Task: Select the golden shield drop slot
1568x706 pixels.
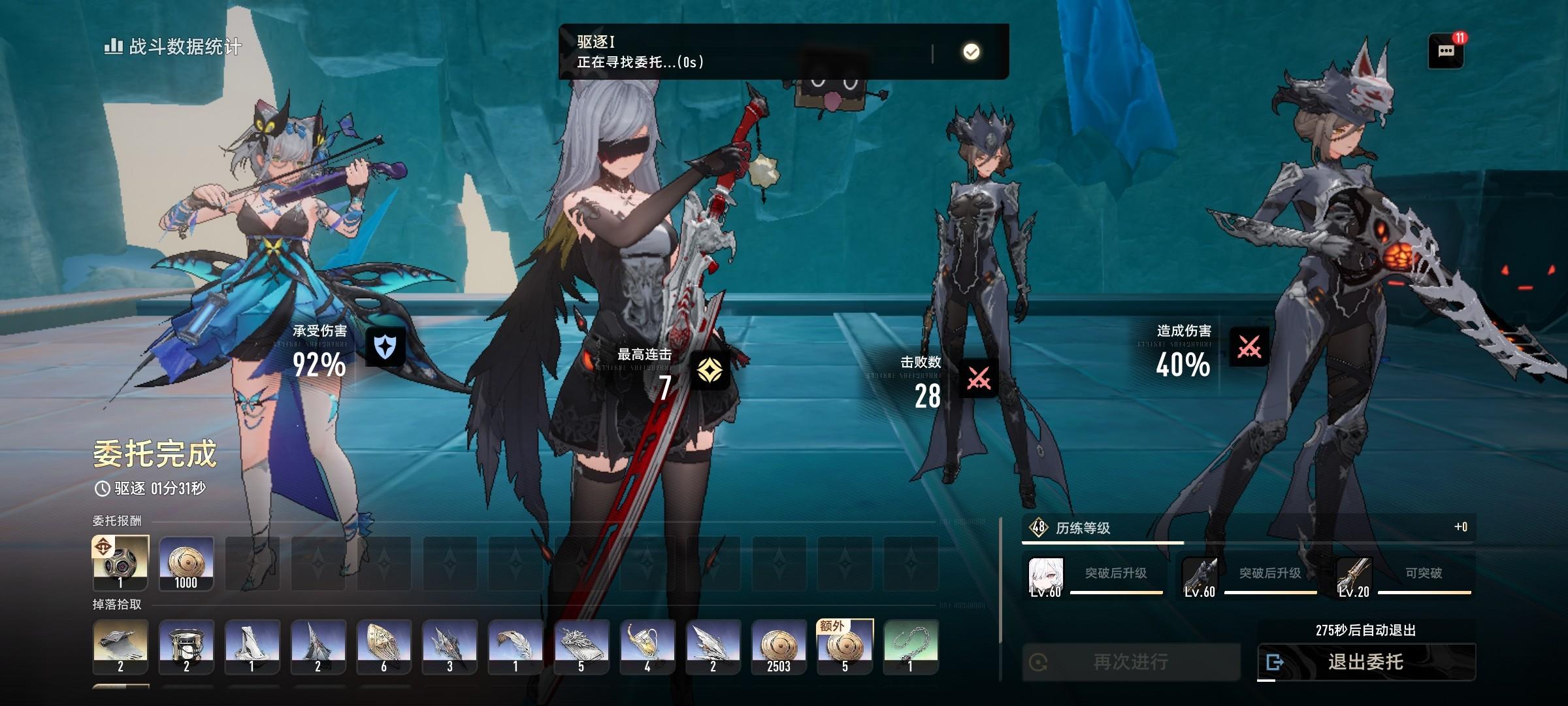Action: click(384, 647)
